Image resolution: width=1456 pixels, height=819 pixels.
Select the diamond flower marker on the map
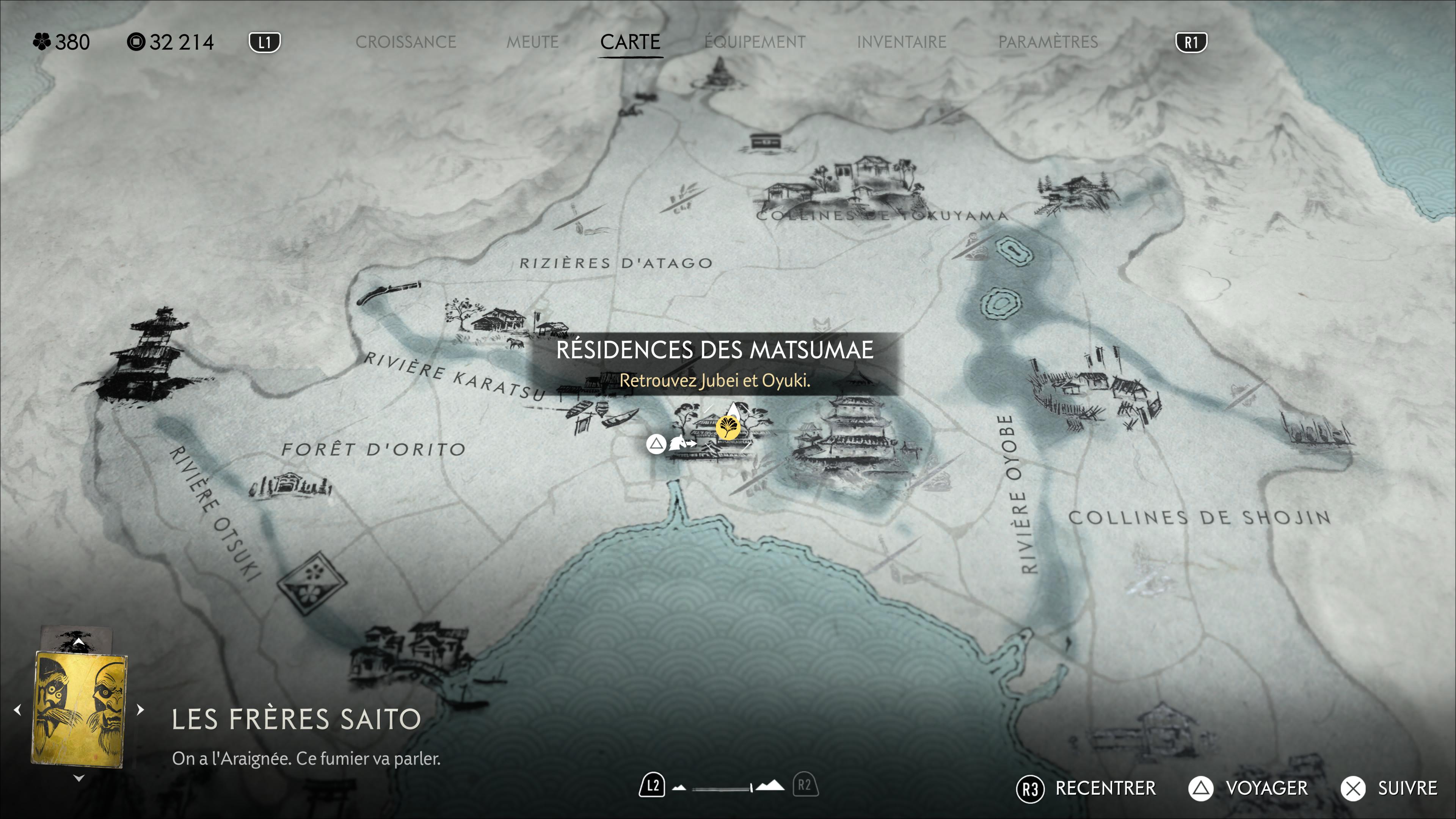(x=311, y=583)
